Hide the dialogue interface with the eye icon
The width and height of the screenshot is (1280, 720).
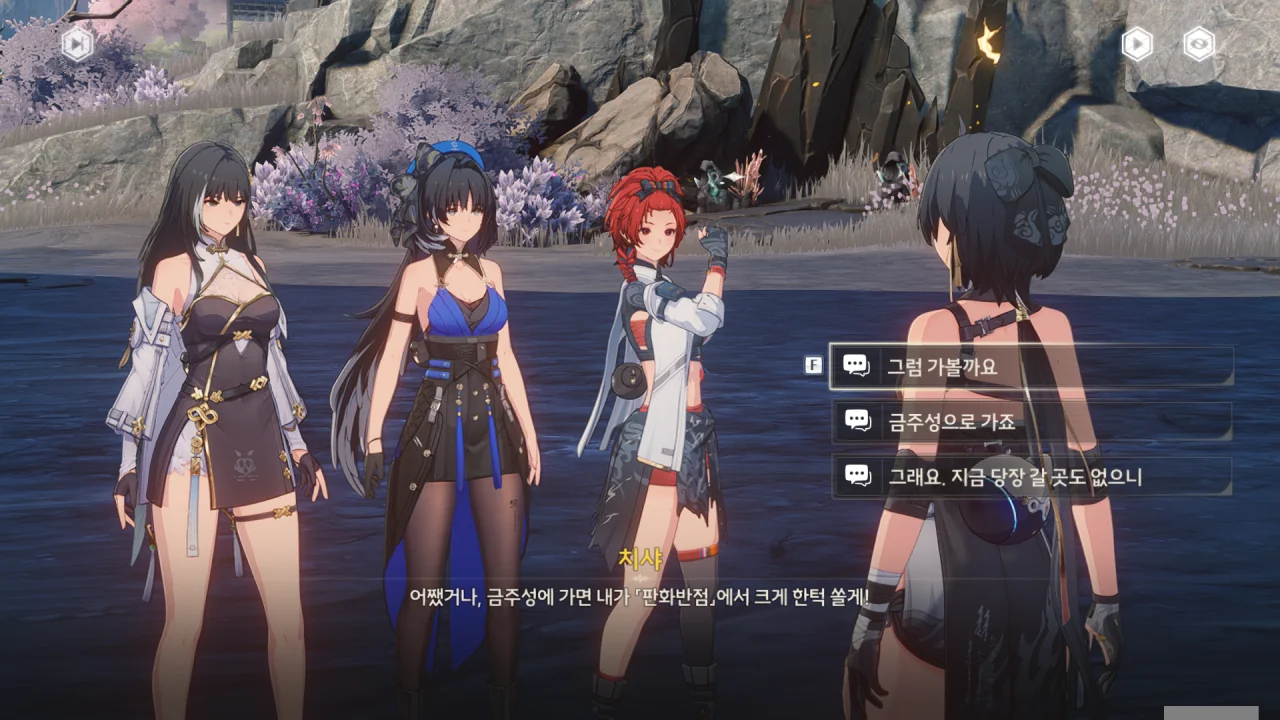(1198, 44)
